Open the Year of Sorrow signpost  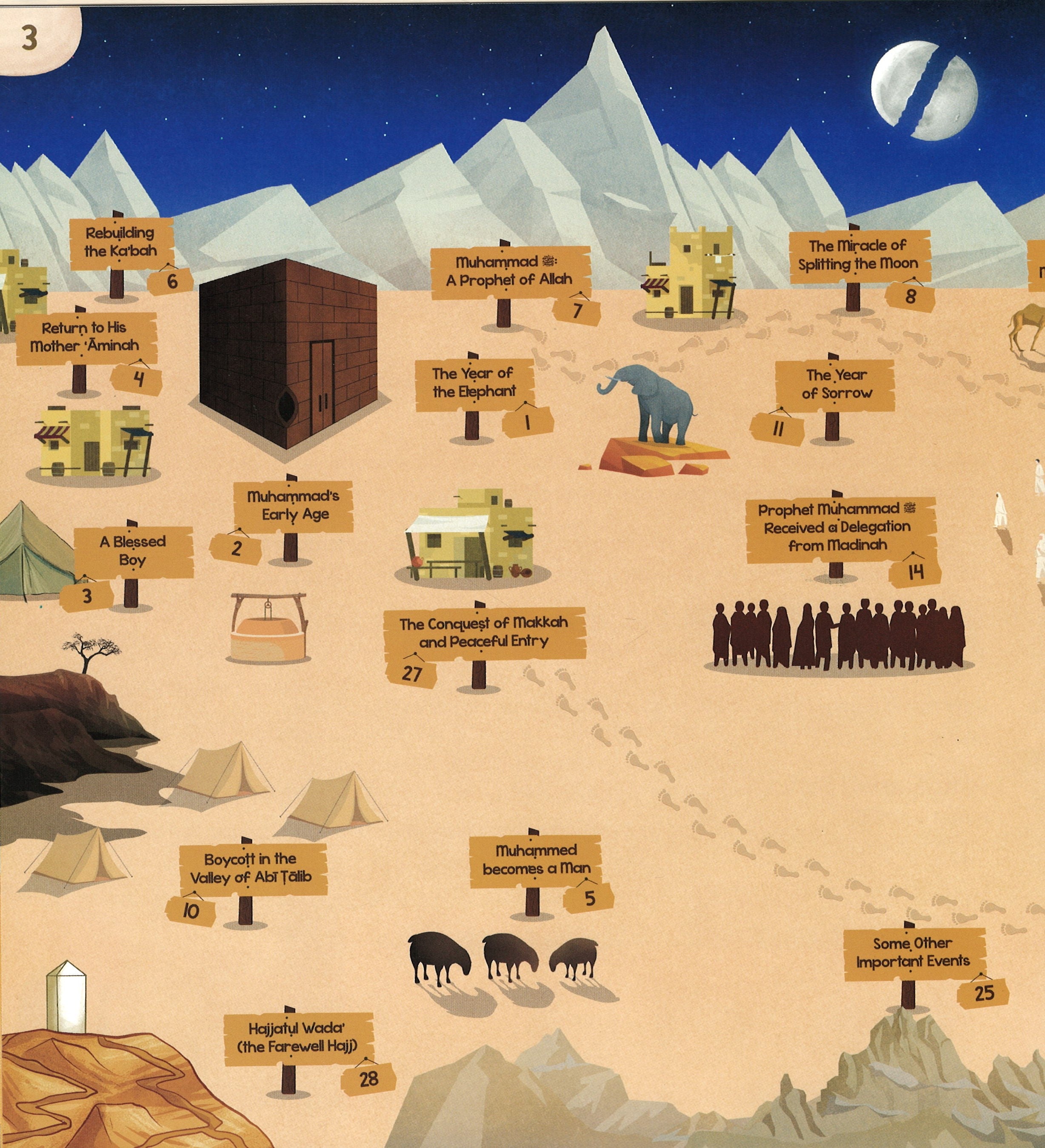tap(835, 385)
